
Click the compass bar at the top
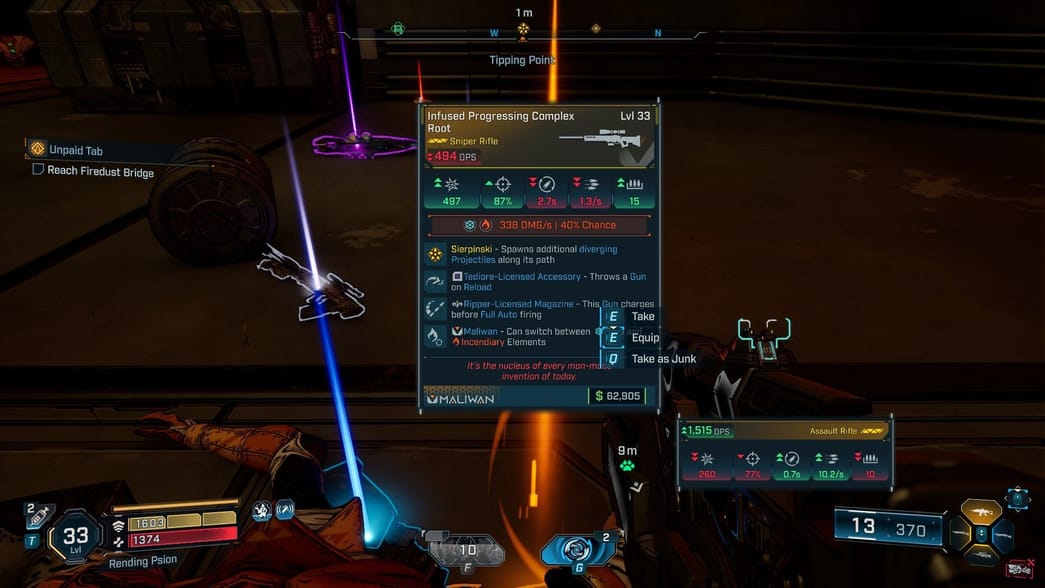click(x=523, y=32)
